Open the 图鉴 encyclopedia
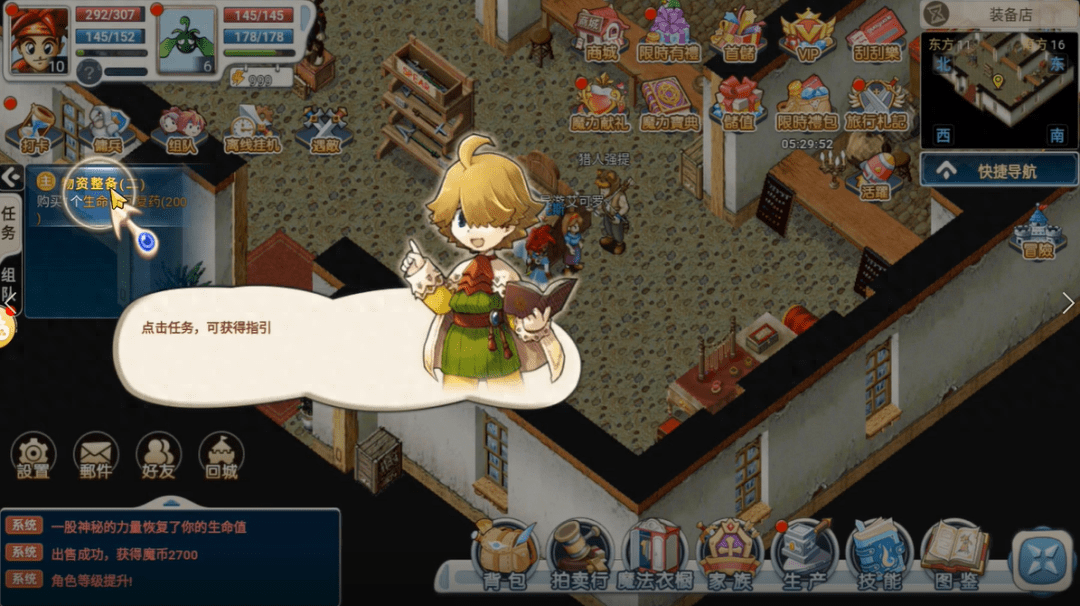1080x606 pixels. (954, 553)
